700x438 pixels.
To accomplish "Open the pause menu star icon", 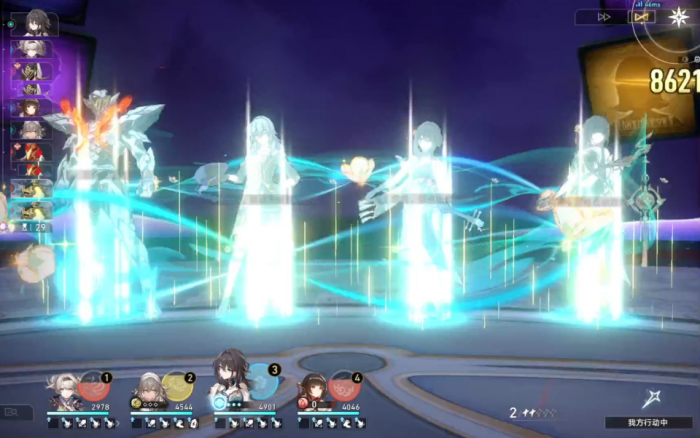I will [681, 17].
